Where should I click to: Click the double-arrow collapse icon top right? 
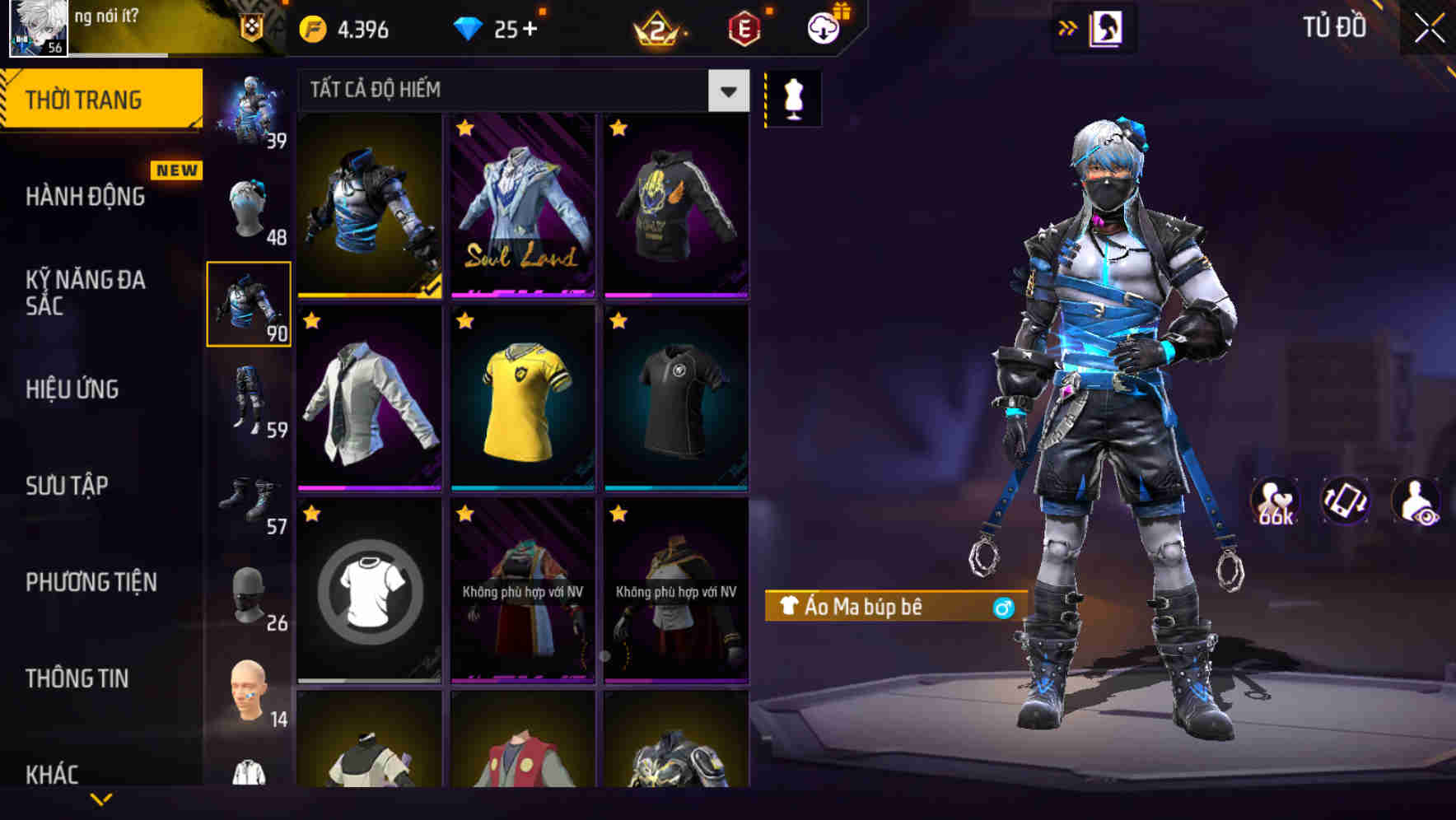point(1068,26)
